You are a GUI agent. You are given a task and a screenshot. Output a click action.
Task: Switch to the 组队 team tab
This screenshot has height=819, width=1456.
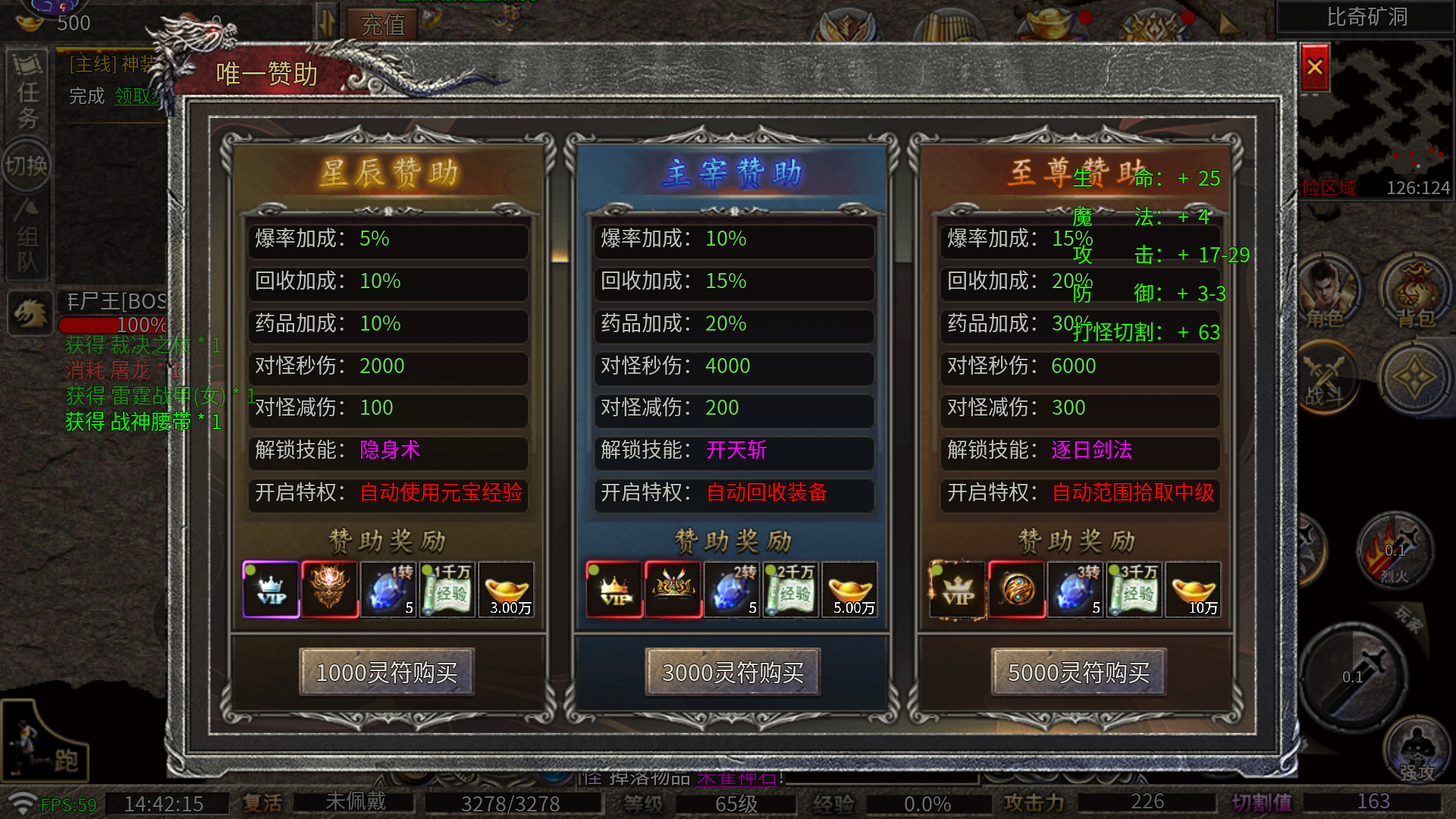pos(27,239)
